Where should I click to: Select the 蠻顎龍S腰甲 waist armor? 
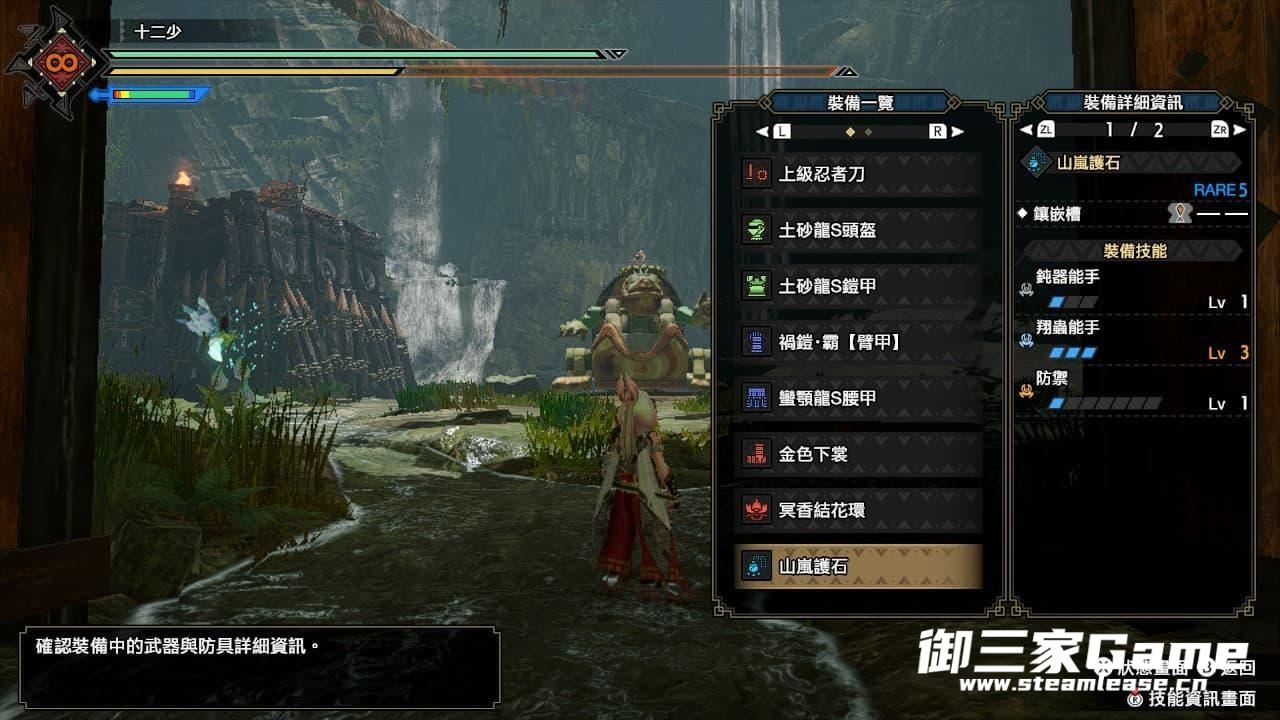click(858, 398)
